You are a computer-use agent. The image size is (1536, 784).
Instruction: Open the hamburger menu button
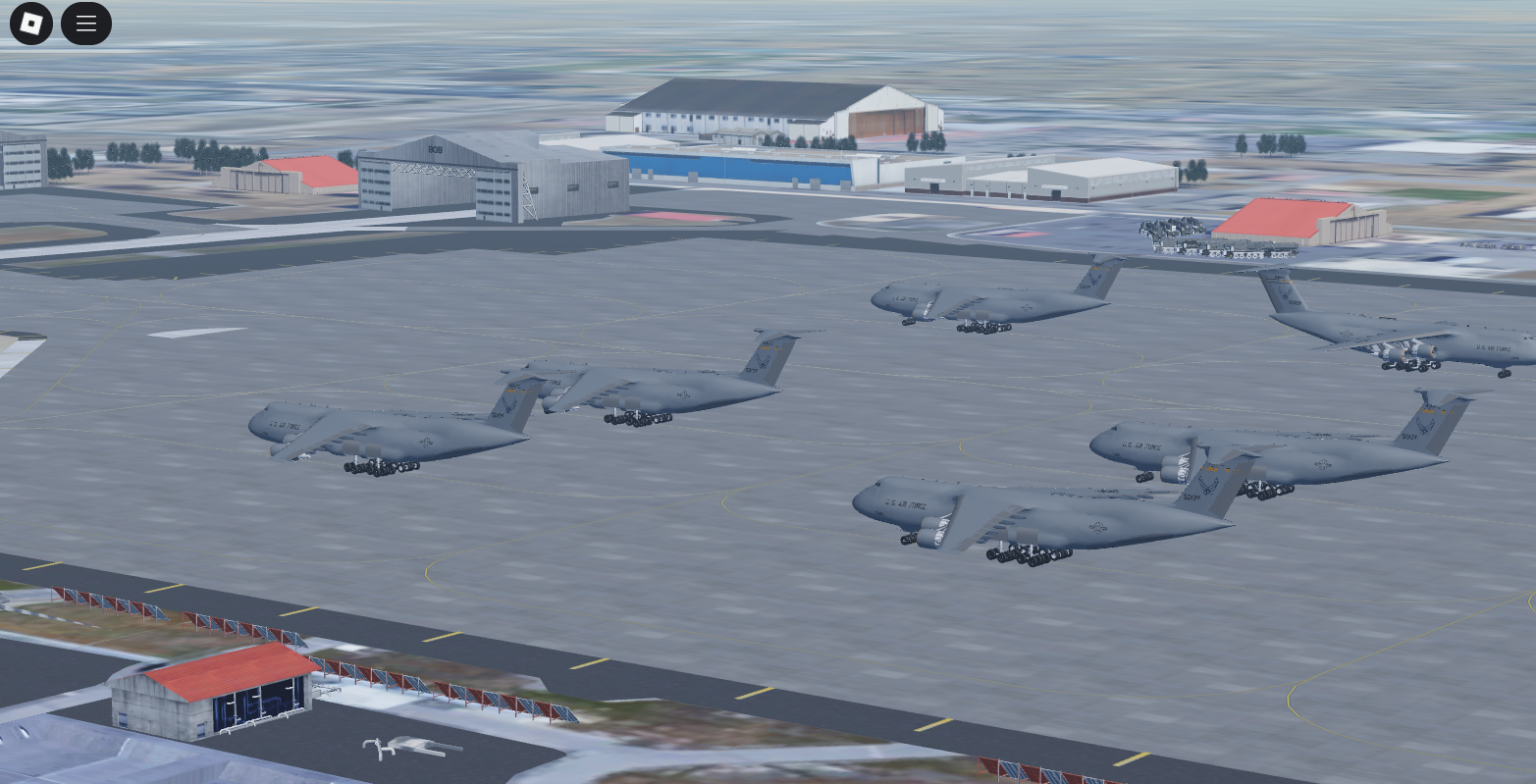coord(86,24)
